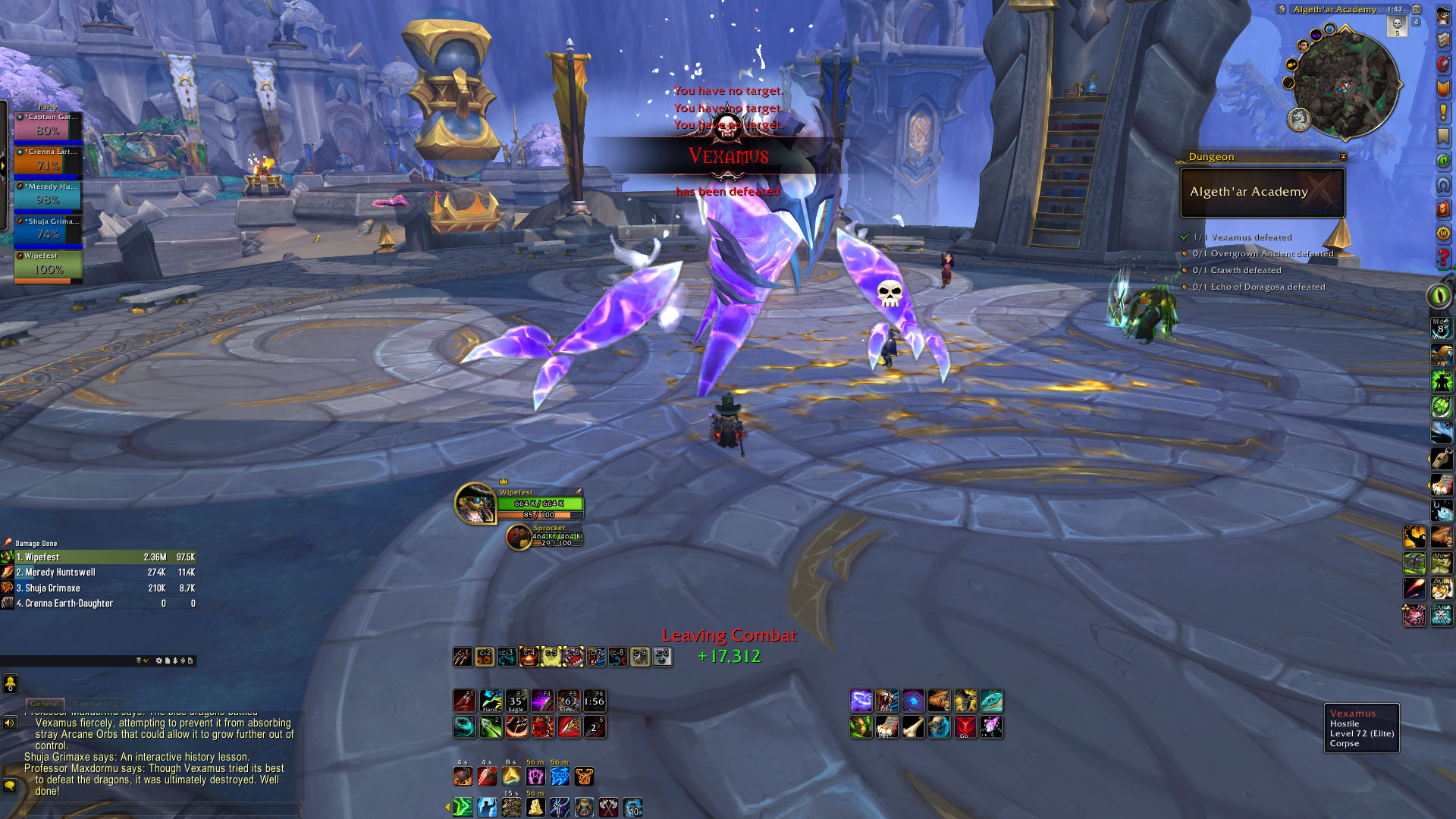
Task: Click the Wipefest player portrait frame
Action: (475, 503)
